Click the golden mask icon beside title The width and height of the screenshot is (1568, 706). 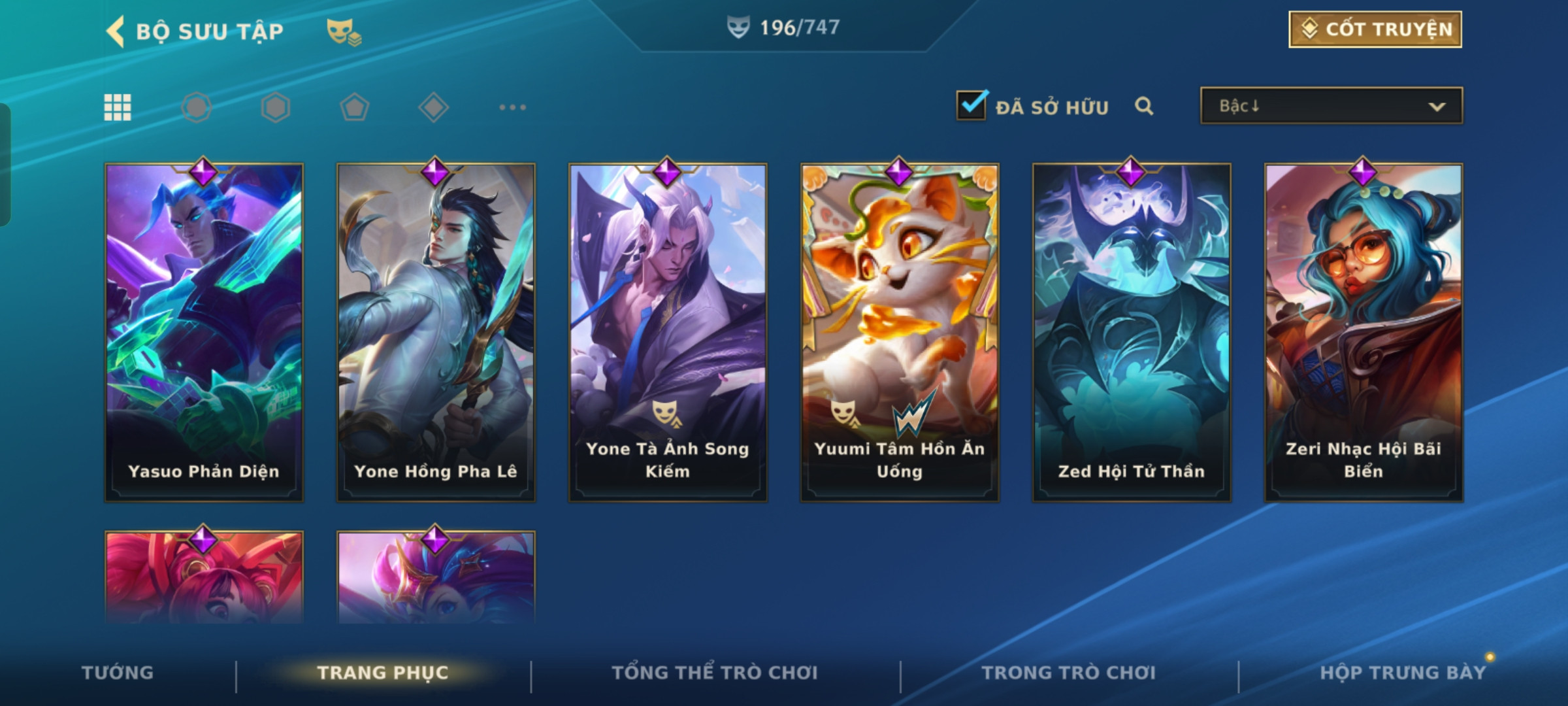(x=344, y=31)
